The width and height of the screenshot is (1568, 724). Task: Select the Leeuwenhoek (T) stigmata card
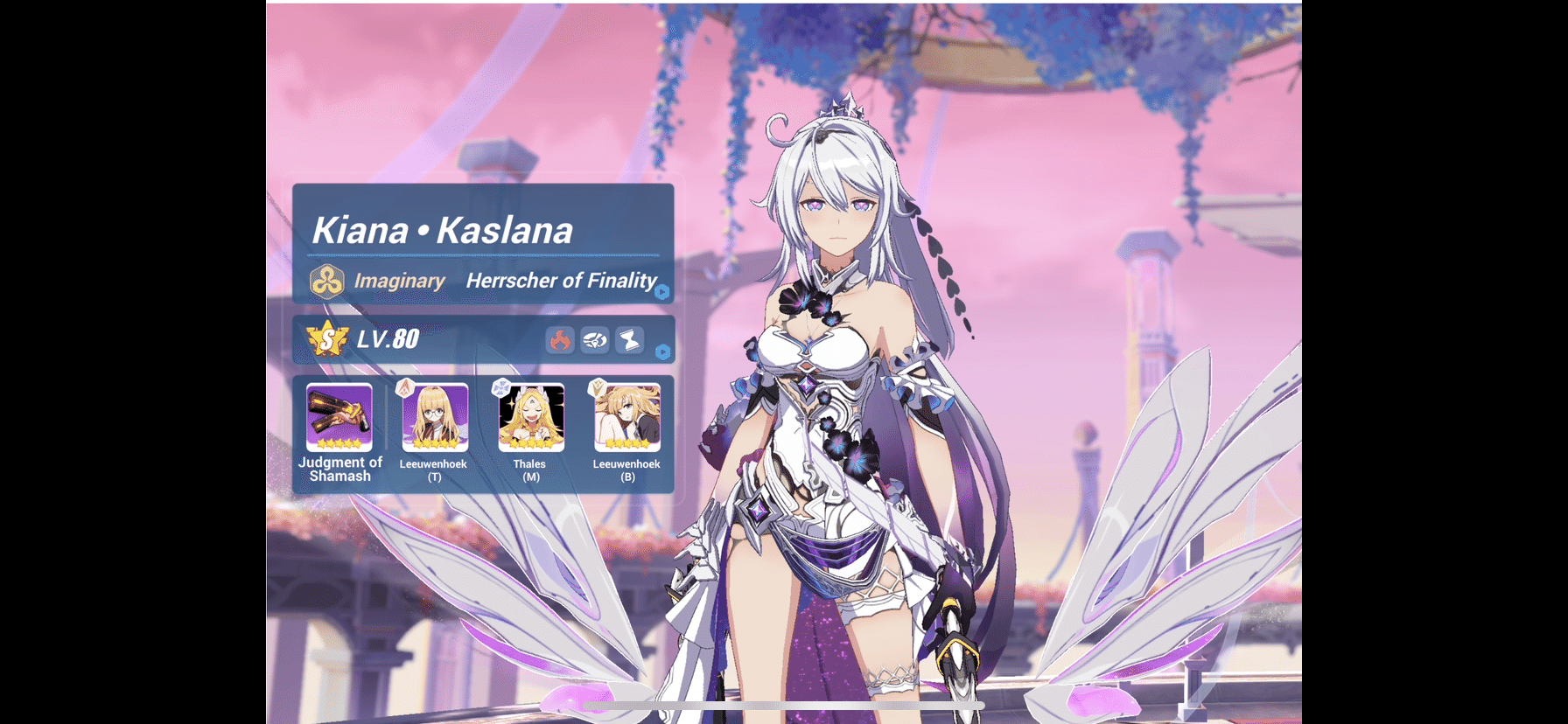coord(435,416)
